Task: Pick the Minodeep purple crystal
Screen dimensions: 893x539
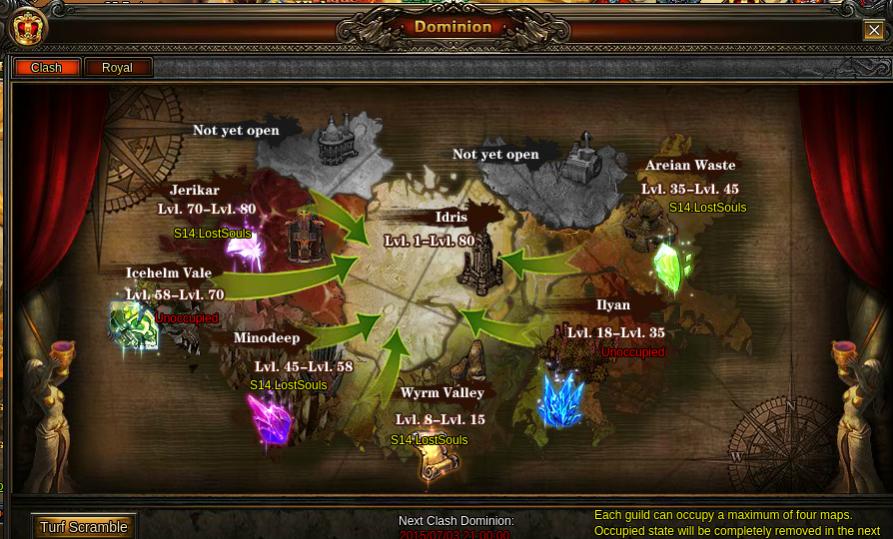Action: coord(270,418)
